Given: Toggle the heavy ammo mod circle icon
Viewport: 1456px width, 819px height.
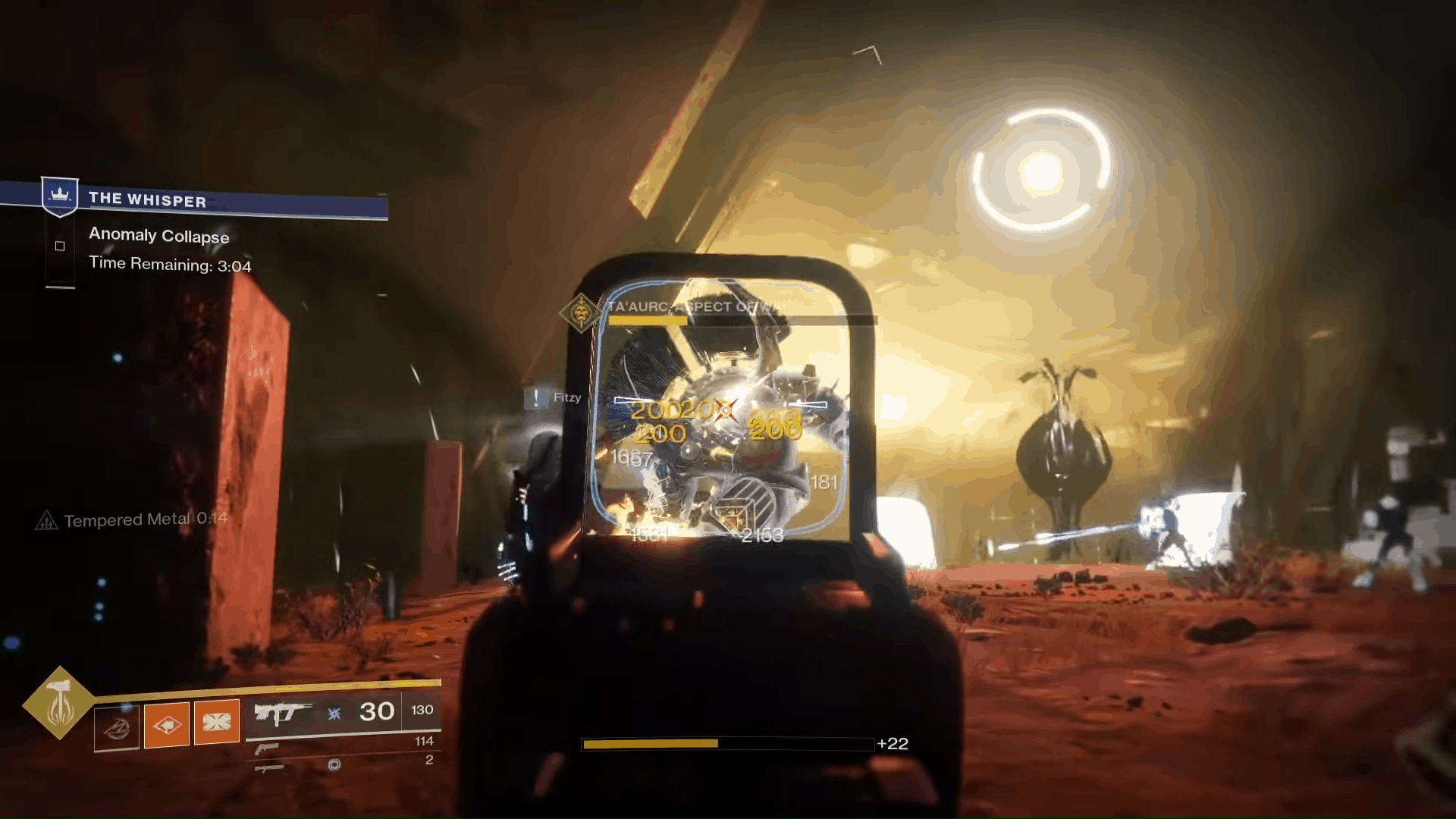Looking at the screenshot, I should [x=335, y=766].
